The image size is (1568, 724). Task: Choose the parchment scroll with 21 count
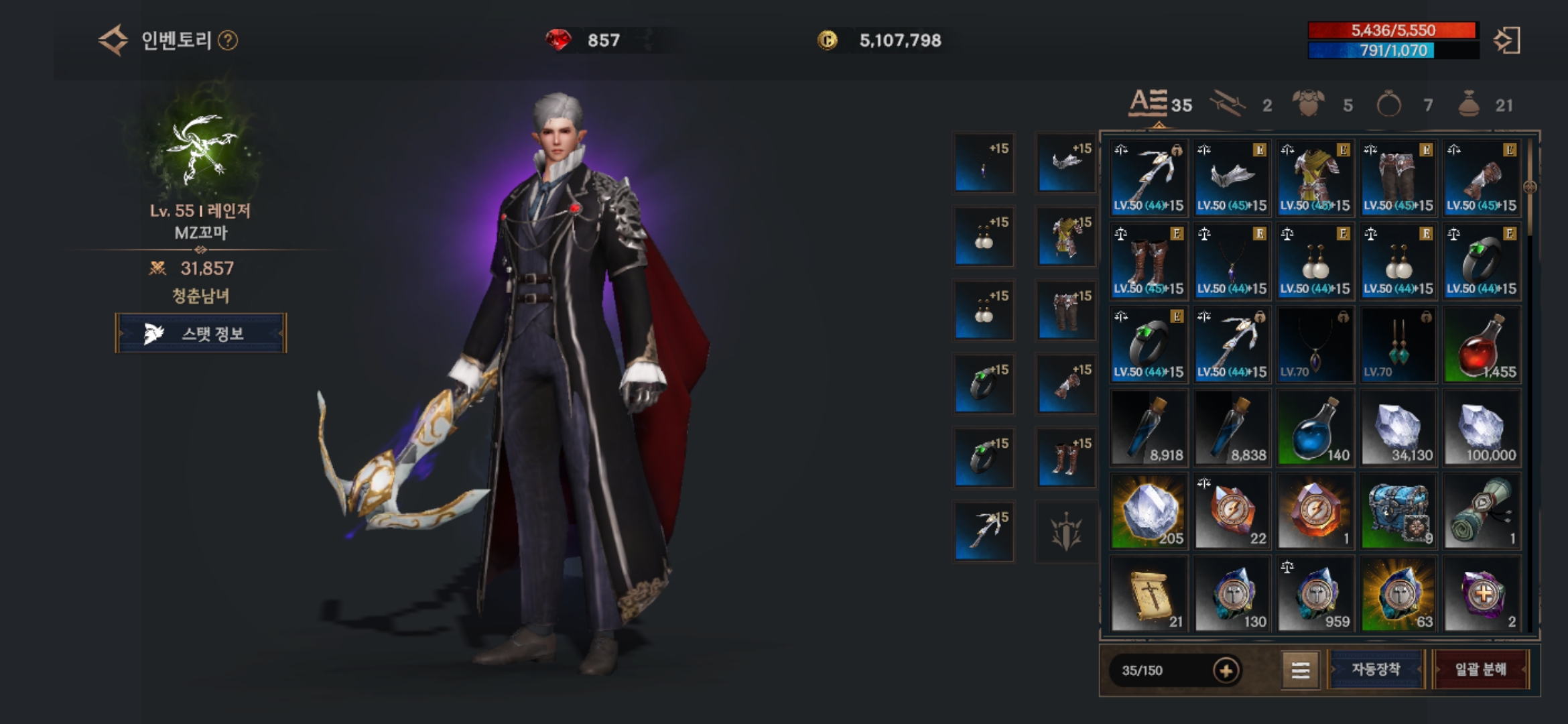[x=1149, y=595]
